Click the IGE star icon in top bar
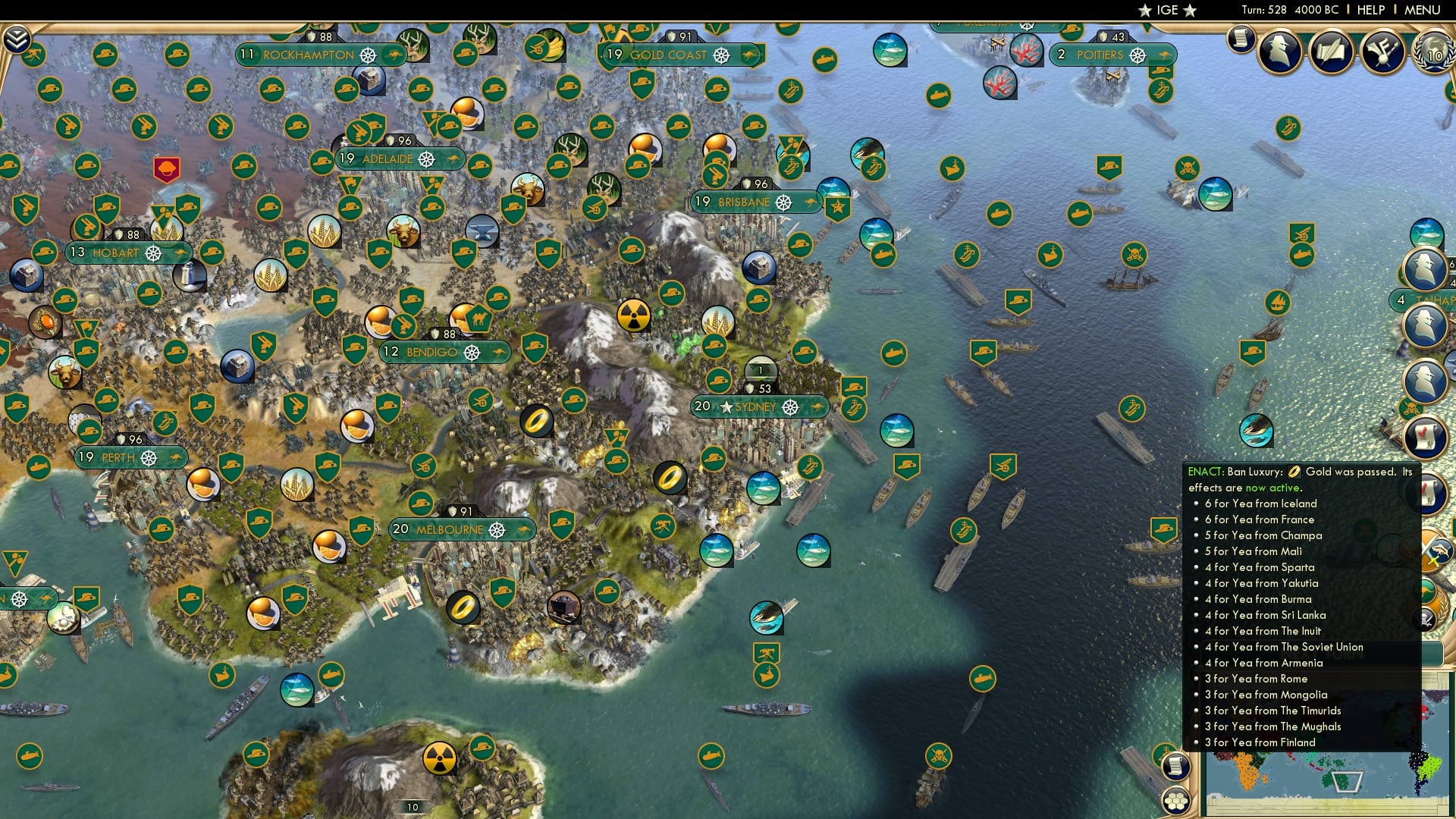1456x819 pixels. (1145, 10)
